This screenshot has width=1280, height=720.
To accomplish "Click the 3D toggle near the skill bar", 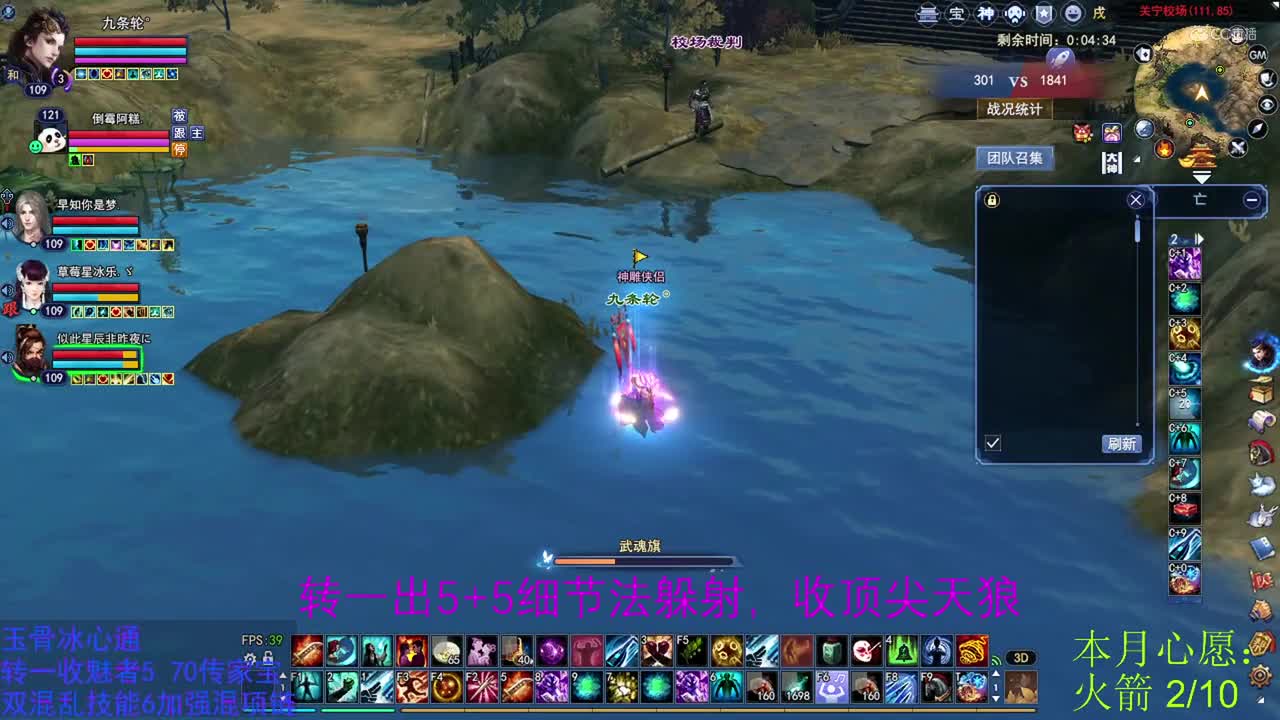I will (x=1021, y=656).
